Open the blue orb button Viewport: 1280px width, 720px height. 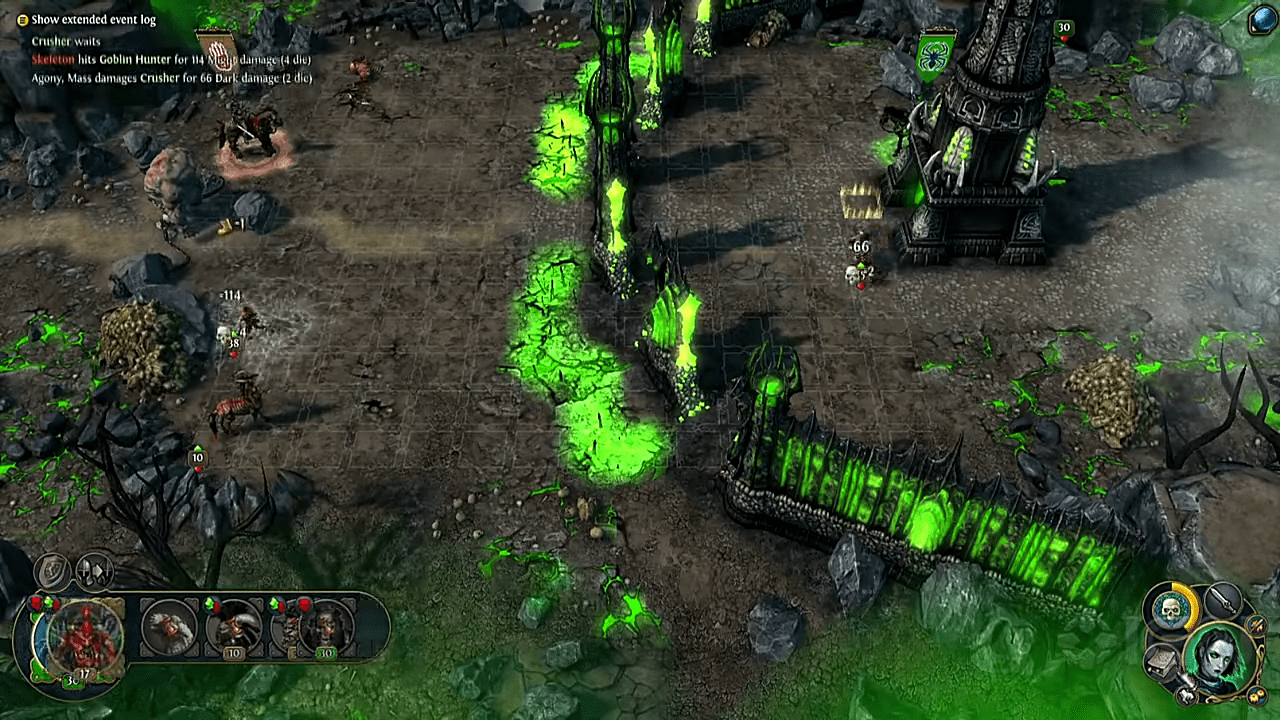(1262, 19)
